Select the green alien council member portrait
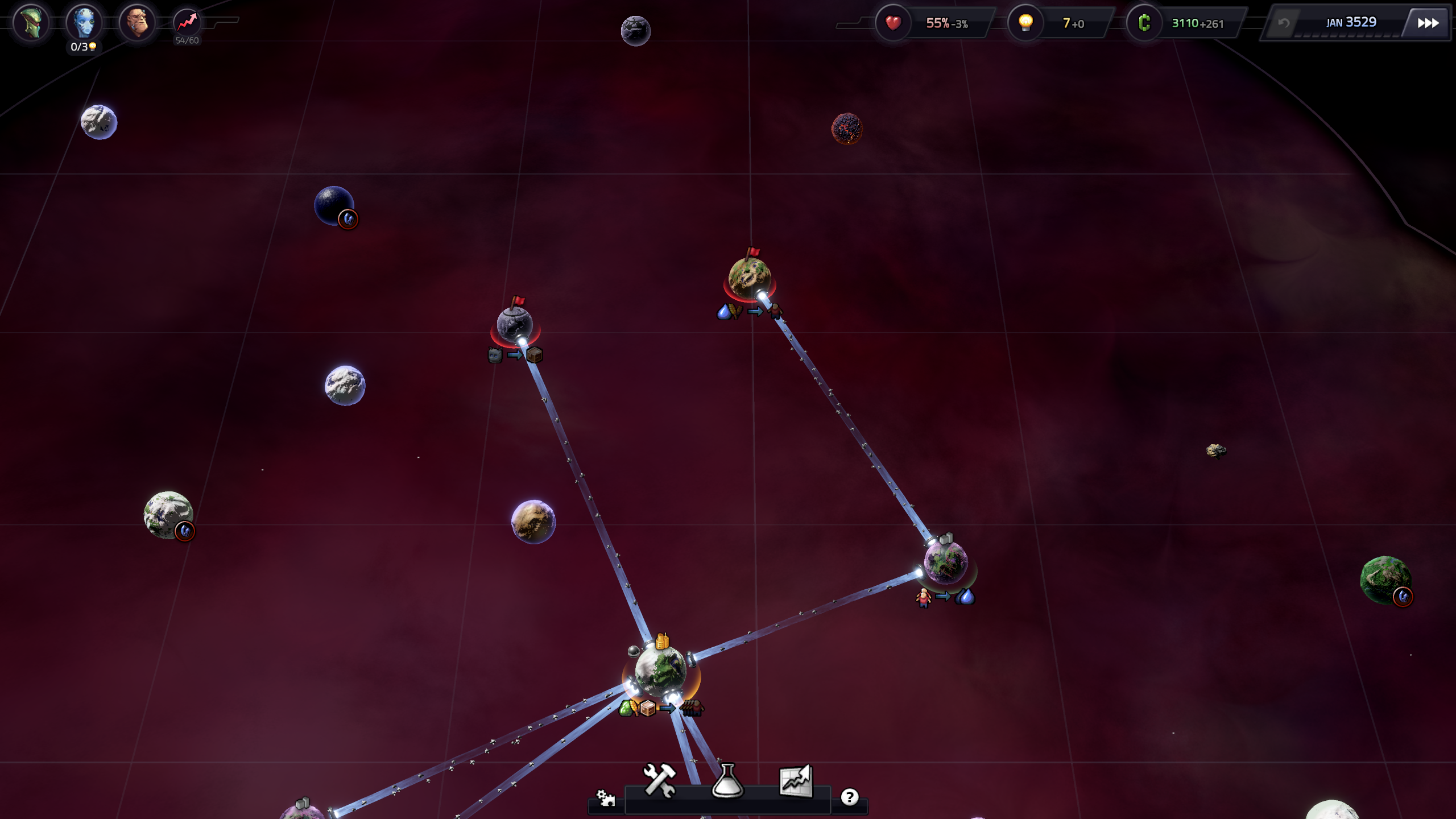 (x=31, y=23)
